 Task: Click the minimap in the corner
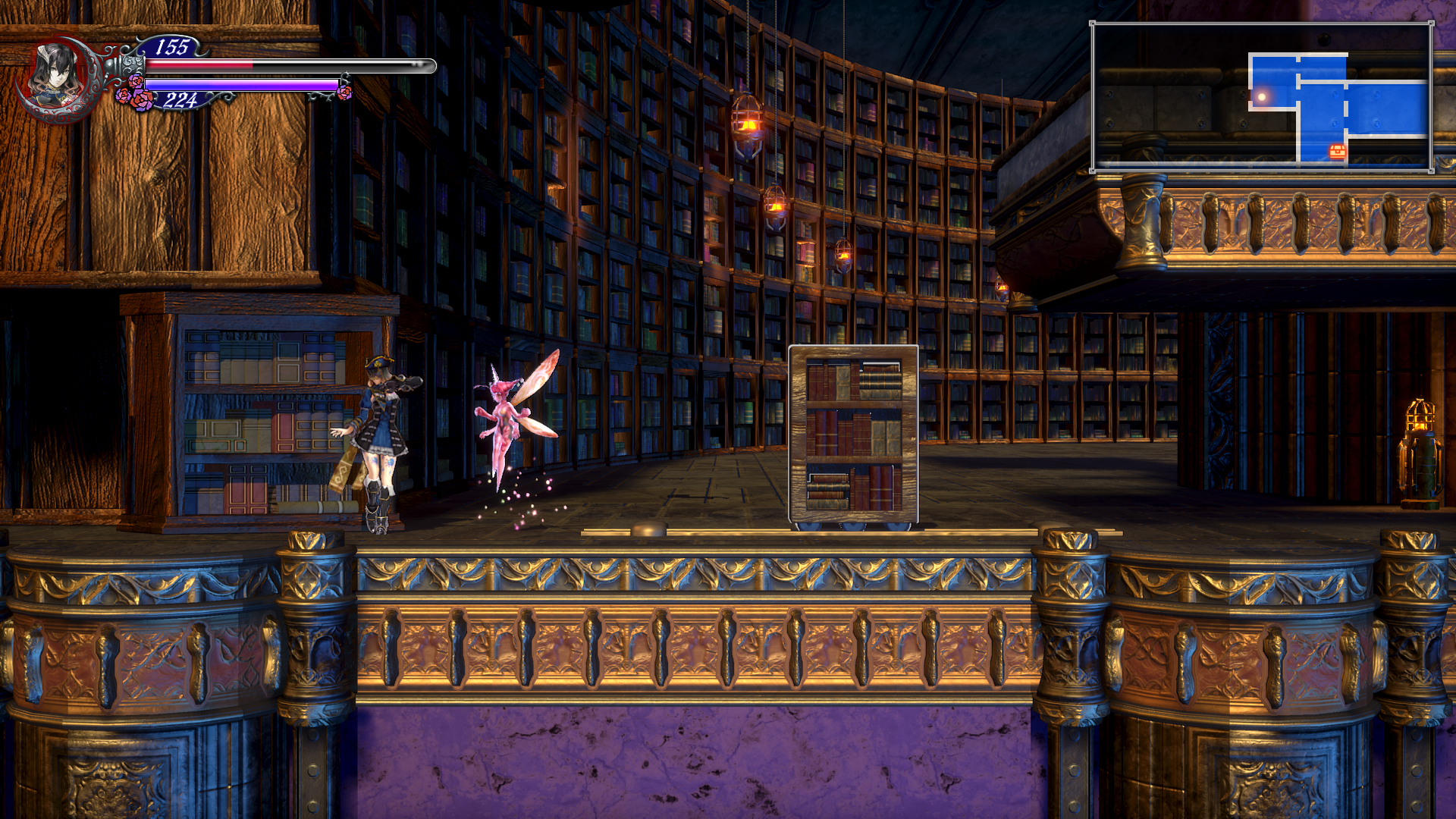[x=1262, y=97]
